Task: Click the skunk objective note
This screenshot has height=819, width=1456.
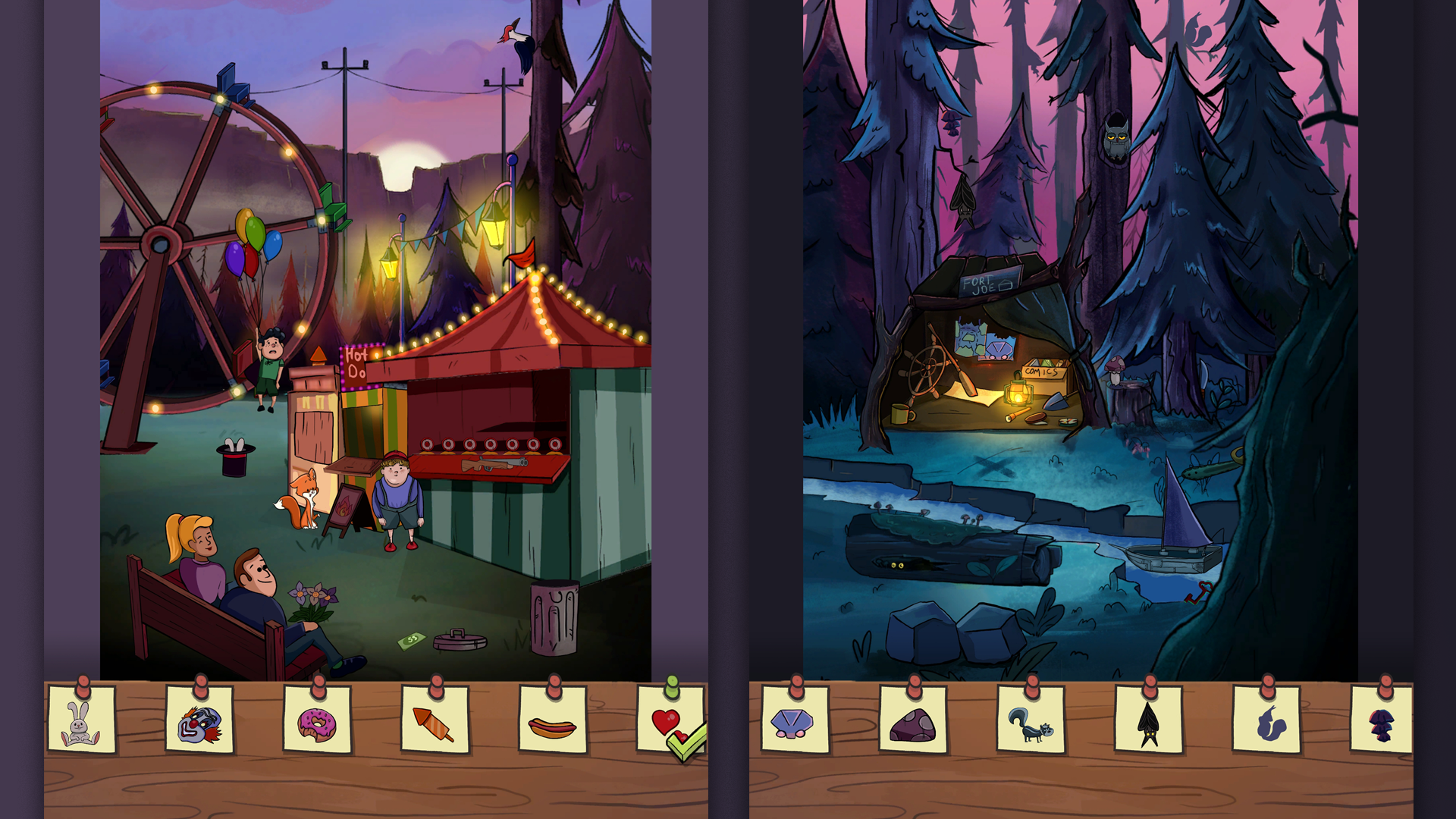Action: pyautogui.click(x=1031, y=726)
